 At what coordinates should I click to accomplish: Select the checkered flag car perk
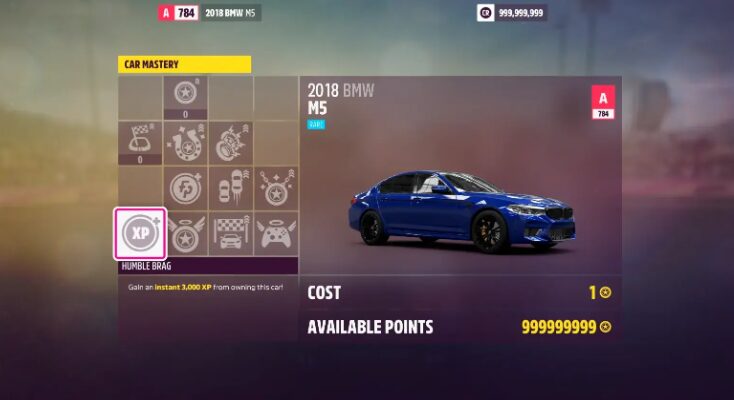pyautogui.click(x=231, y=233)
